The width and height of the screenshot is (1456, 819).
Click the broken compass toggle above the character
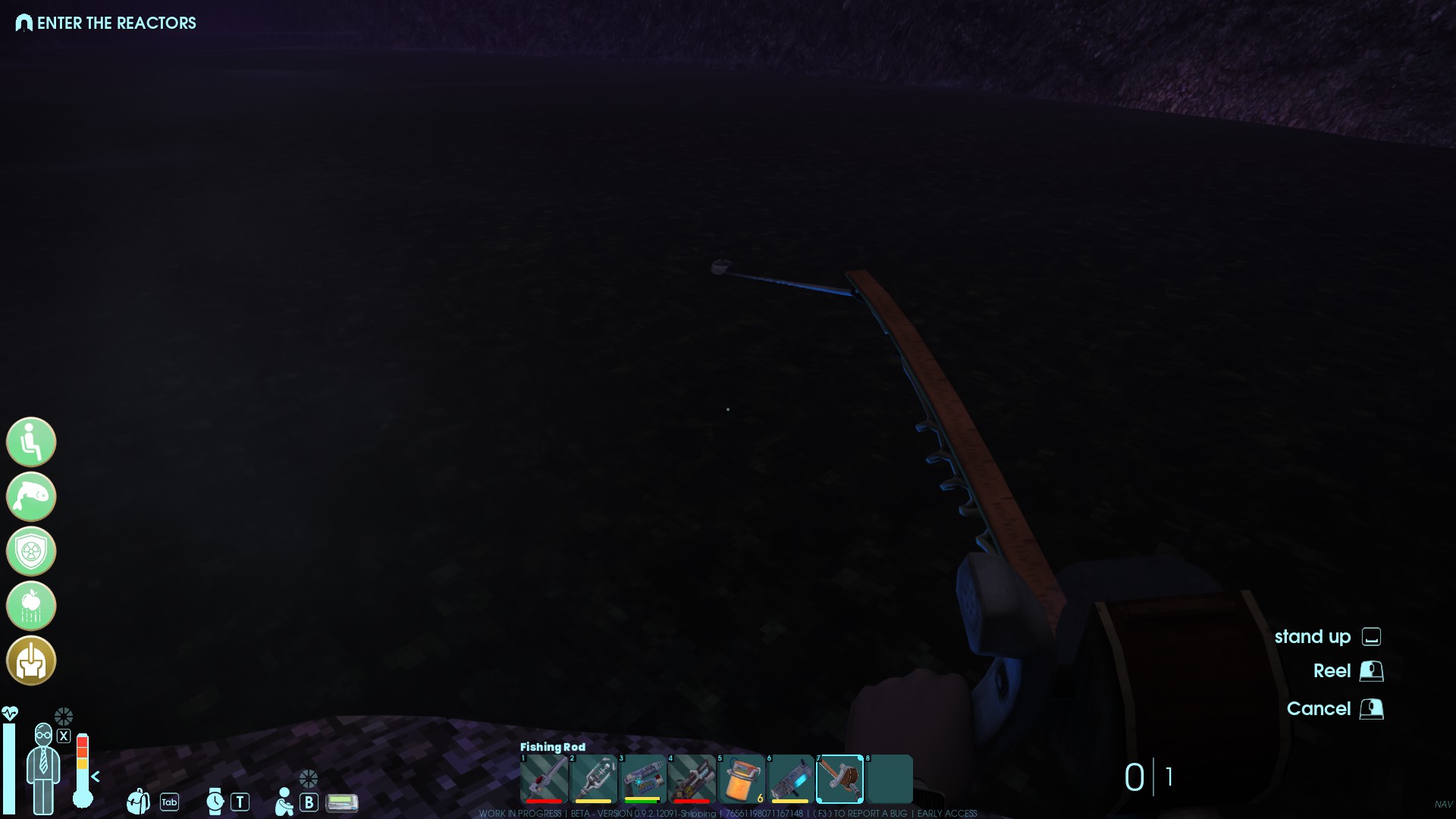pyautogui.click(x=64, y=716)
